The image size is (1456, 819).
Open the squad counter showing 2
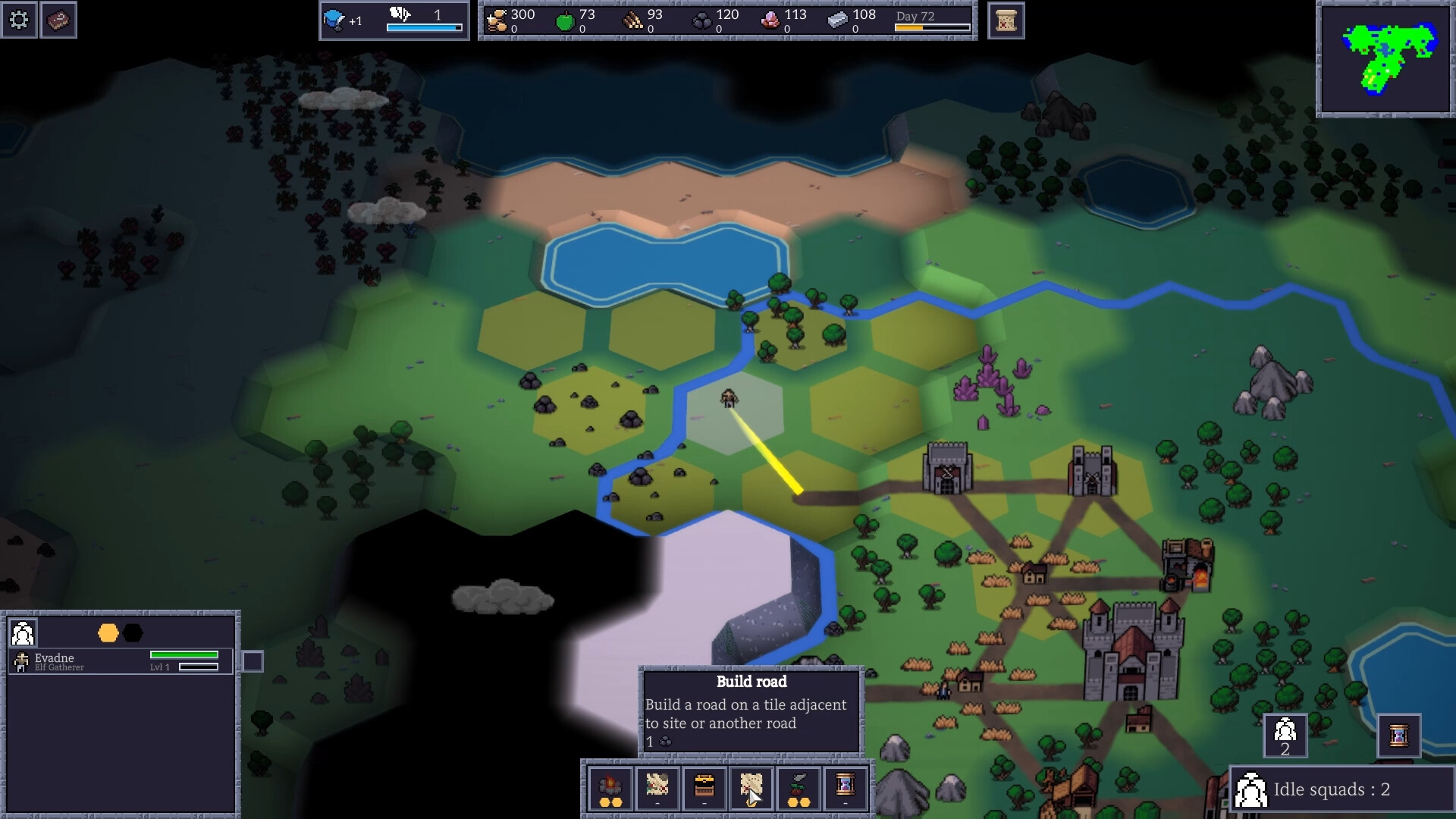pos(1285,736)
